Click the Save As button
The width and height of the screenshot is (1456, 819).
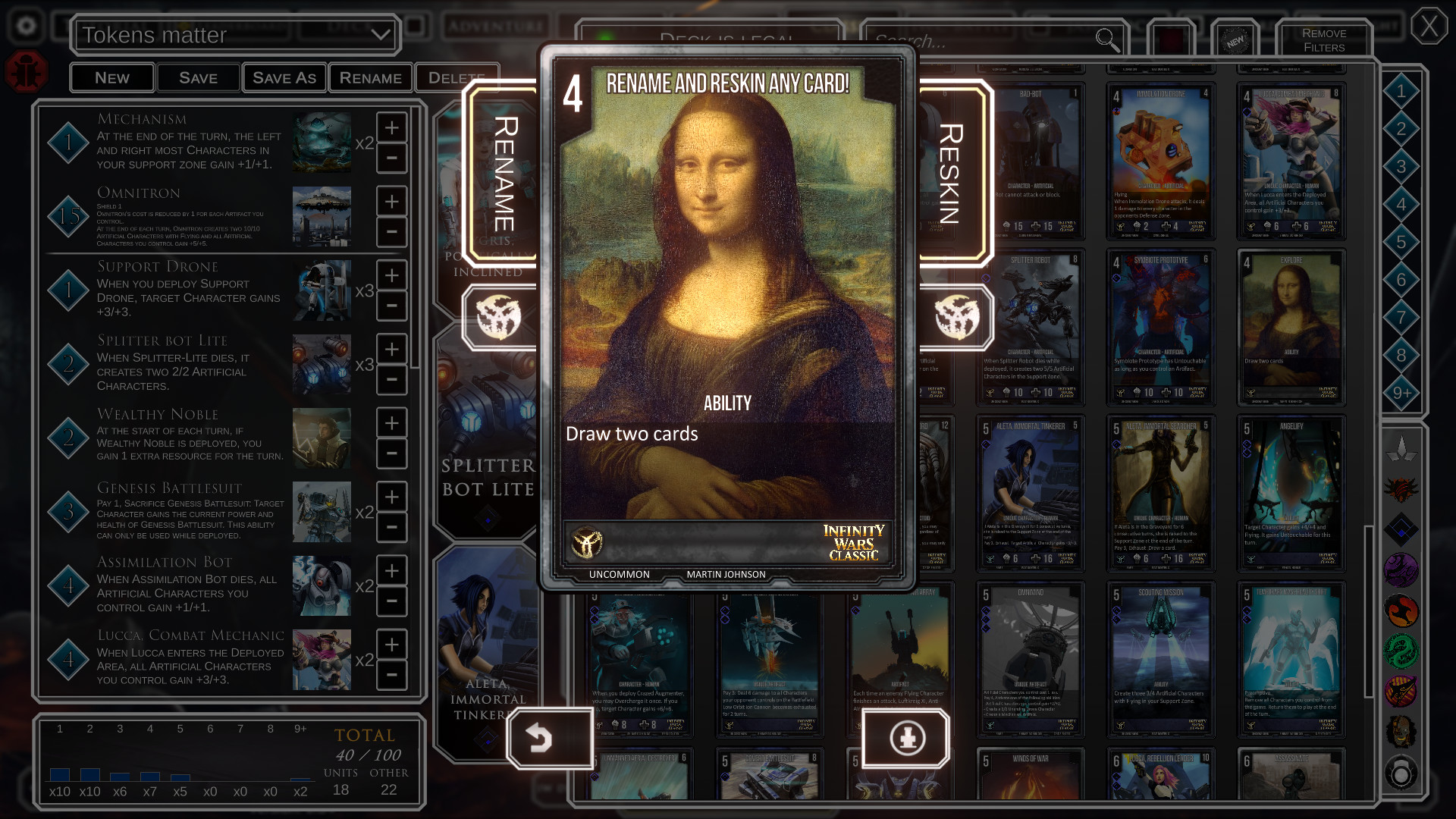tap(284, 77)
